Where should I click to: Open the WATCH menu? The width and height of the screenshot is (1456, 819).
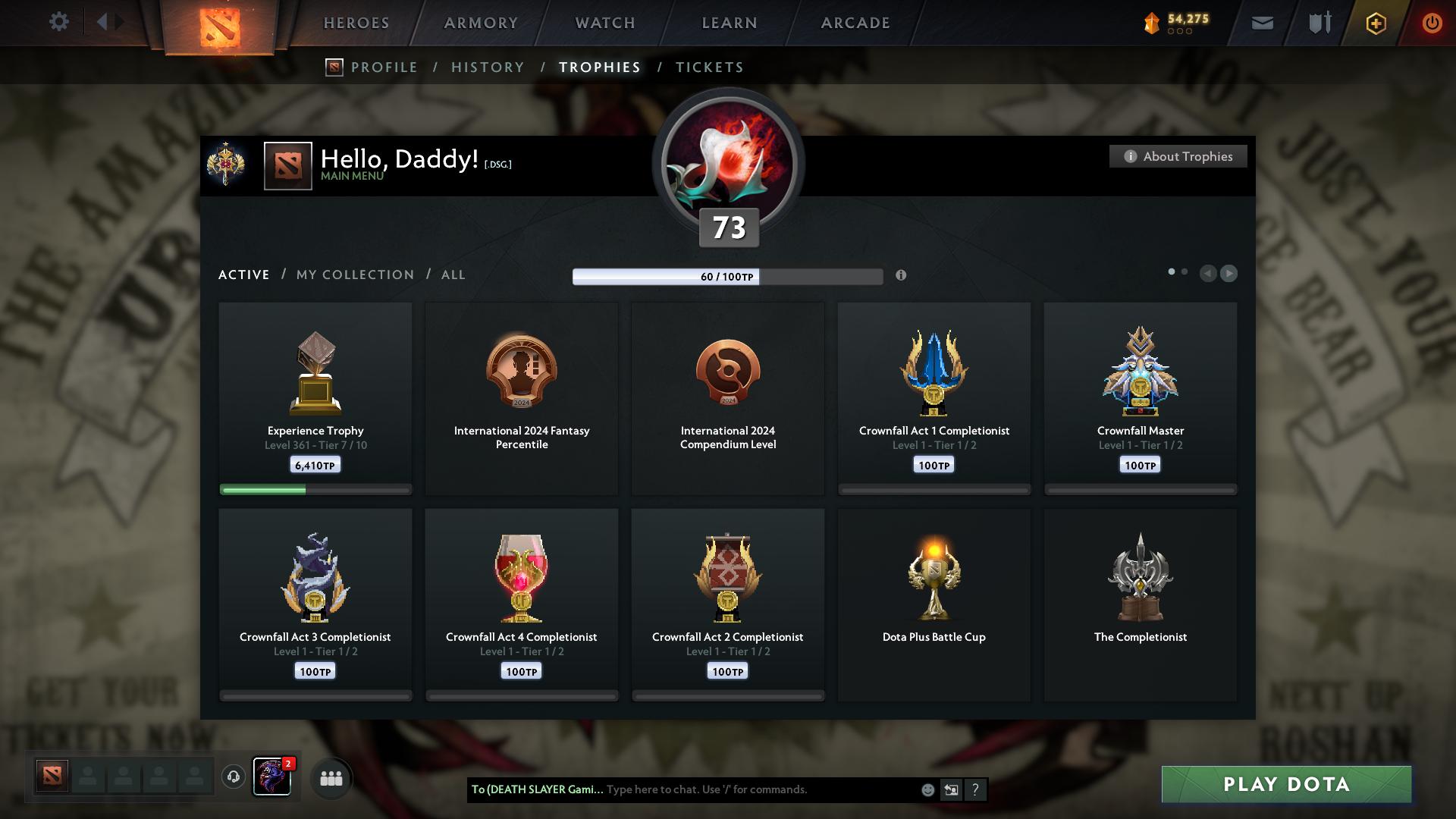coord(604,23)
